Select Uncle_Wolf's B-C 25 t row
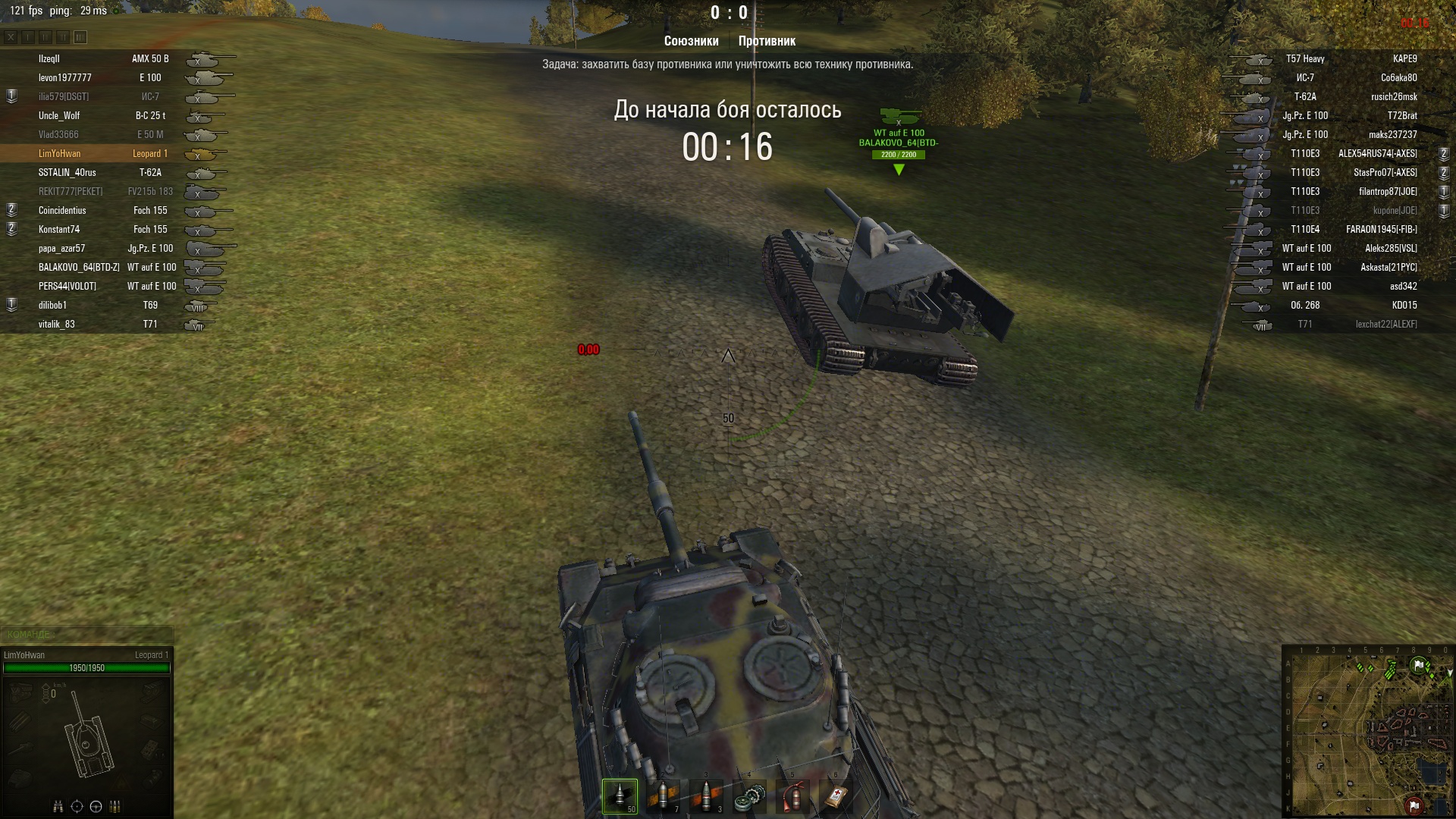The width and height of the screenshot is (1456, 819). pos(114,115)
